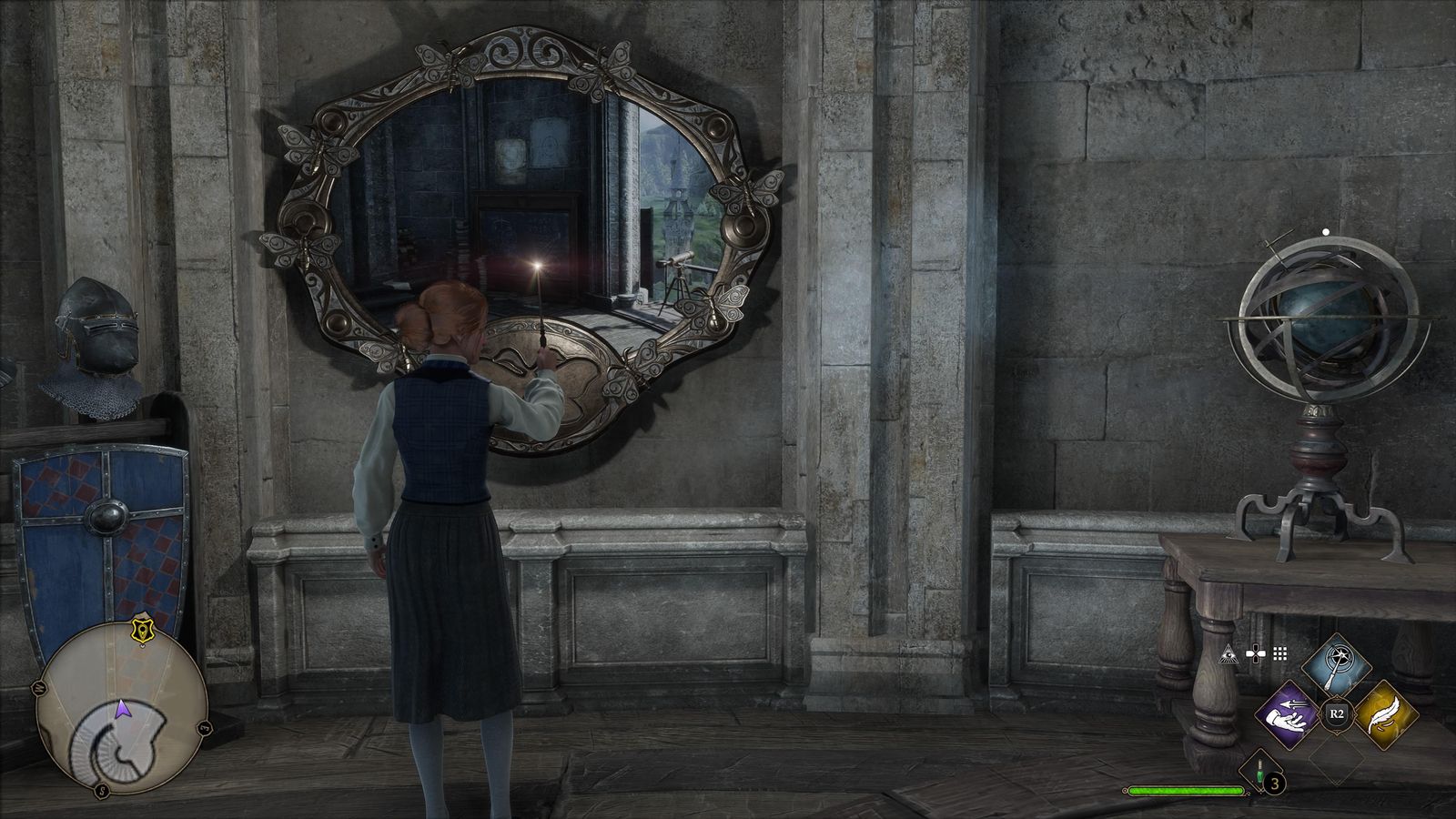
Task: Click the eye-in-triangle Revelio indicator icon
Action: click(x=1229, y=653)
